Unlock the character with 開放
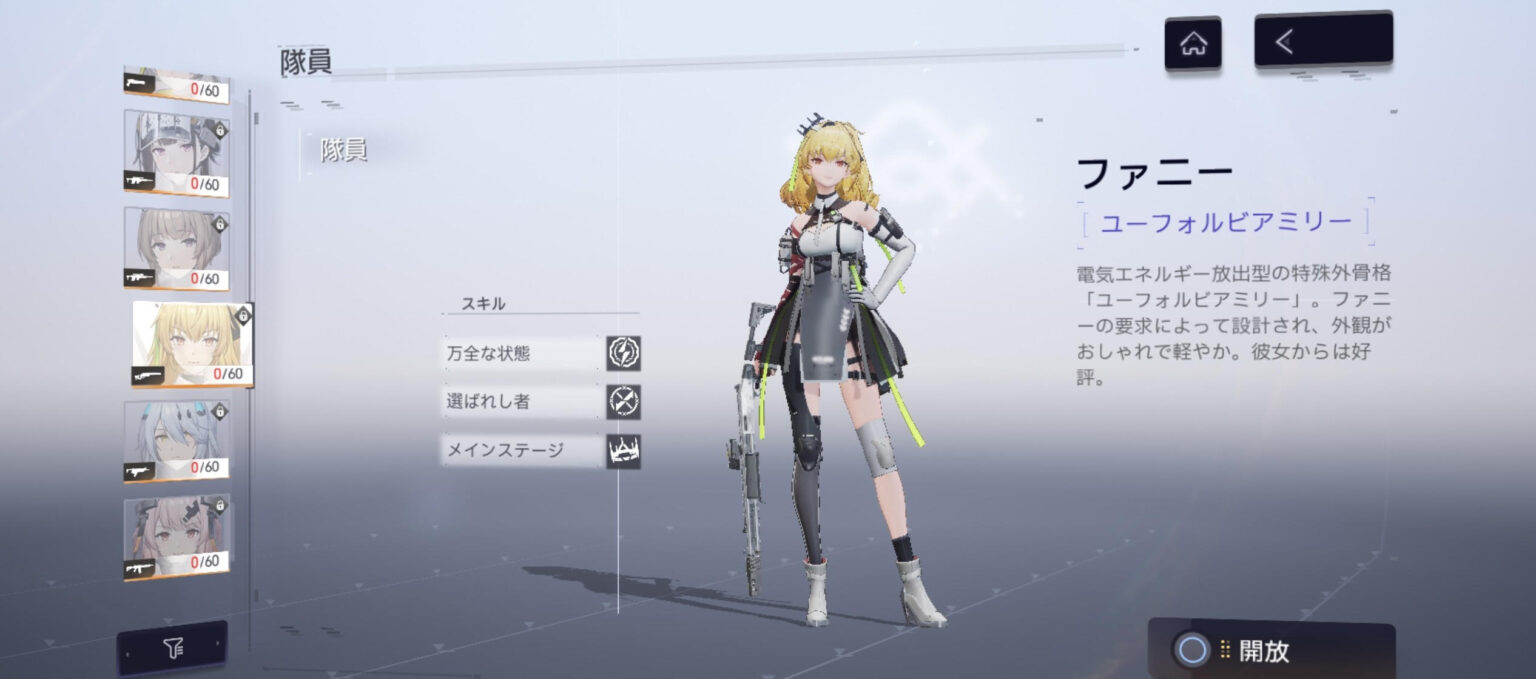The width and height of the screenshot is (1536, 679). point(1271,650)
